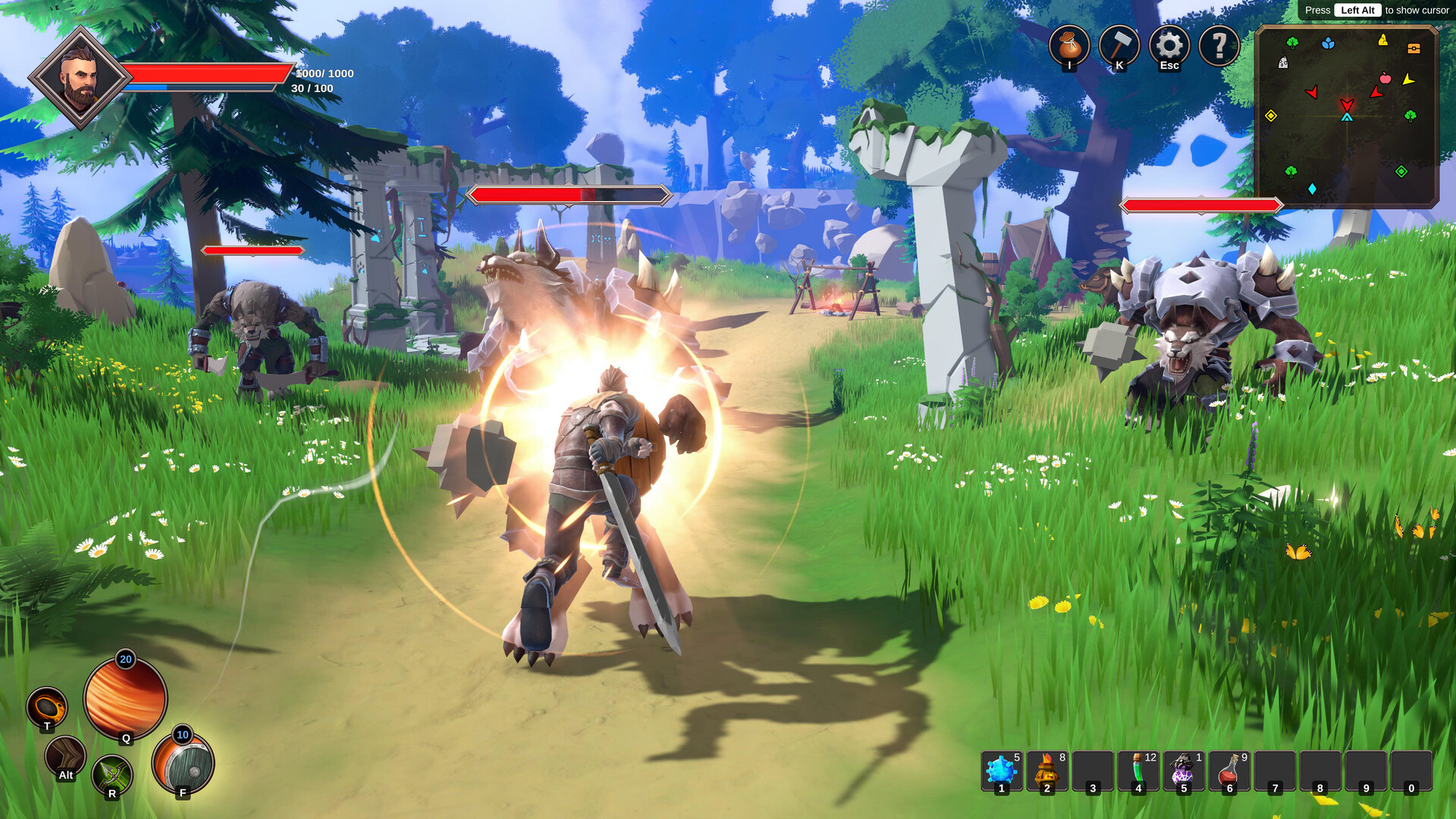This screenshot has height=819, width=1456.
Task: Click the Alt boots ability icon
Action: (64, 758)
